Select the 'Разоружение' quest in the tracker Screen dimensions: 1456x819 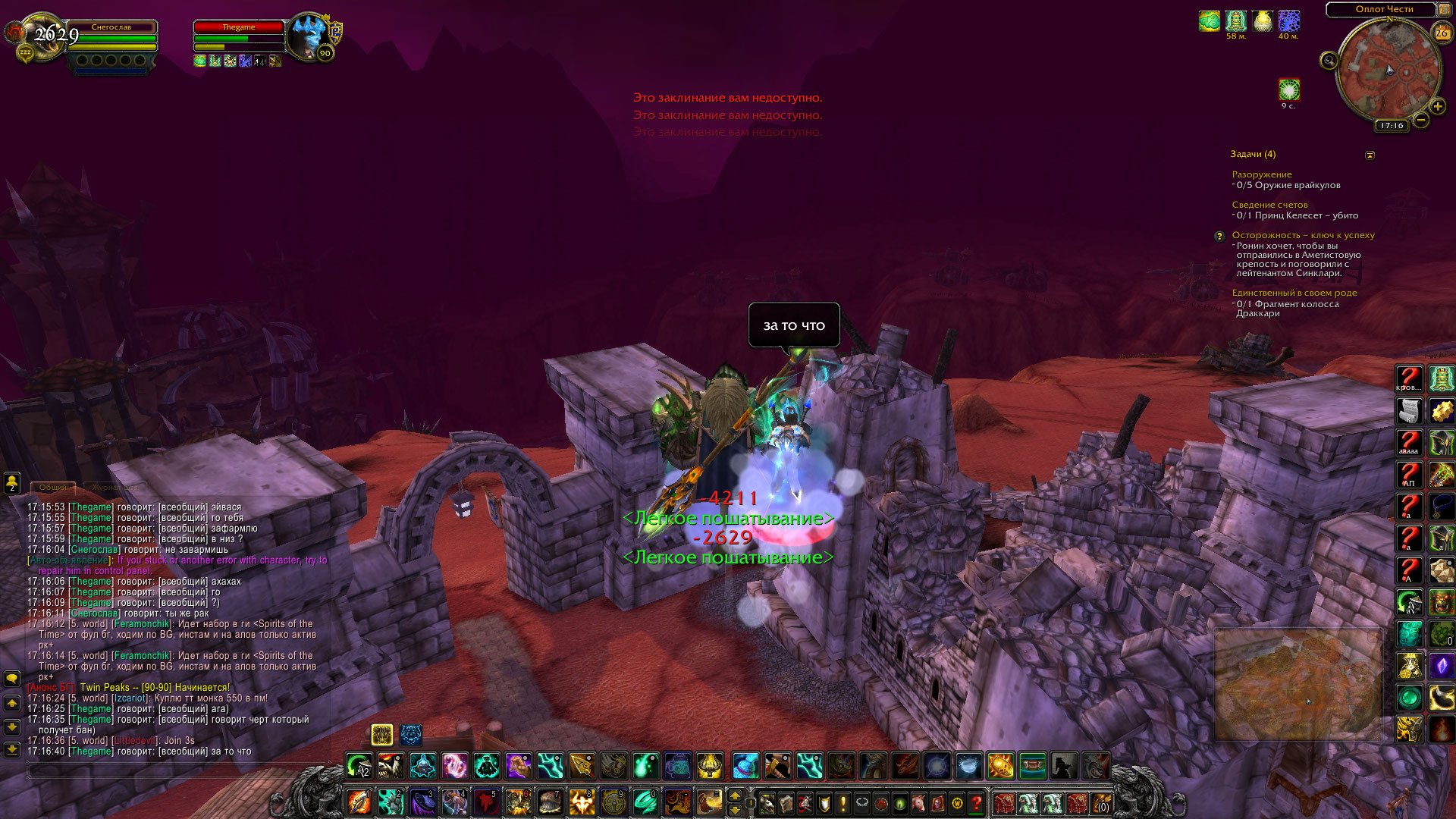pos(1261,174)
